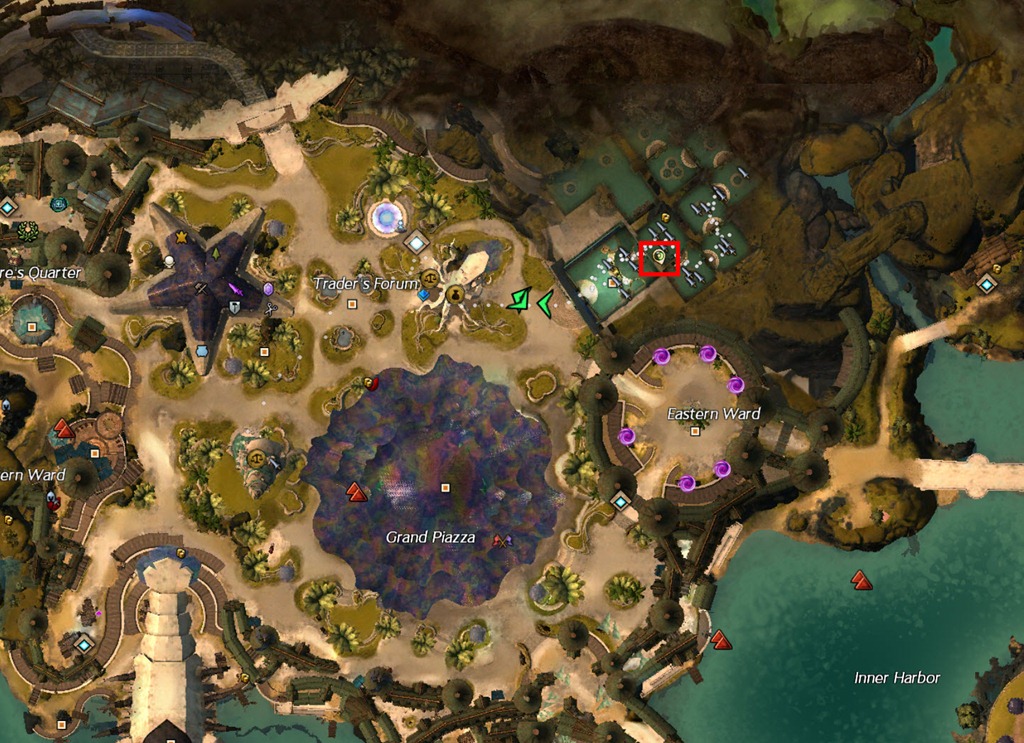Select the money bag bank icon
1024x743 pixels.
pos(457,294)
